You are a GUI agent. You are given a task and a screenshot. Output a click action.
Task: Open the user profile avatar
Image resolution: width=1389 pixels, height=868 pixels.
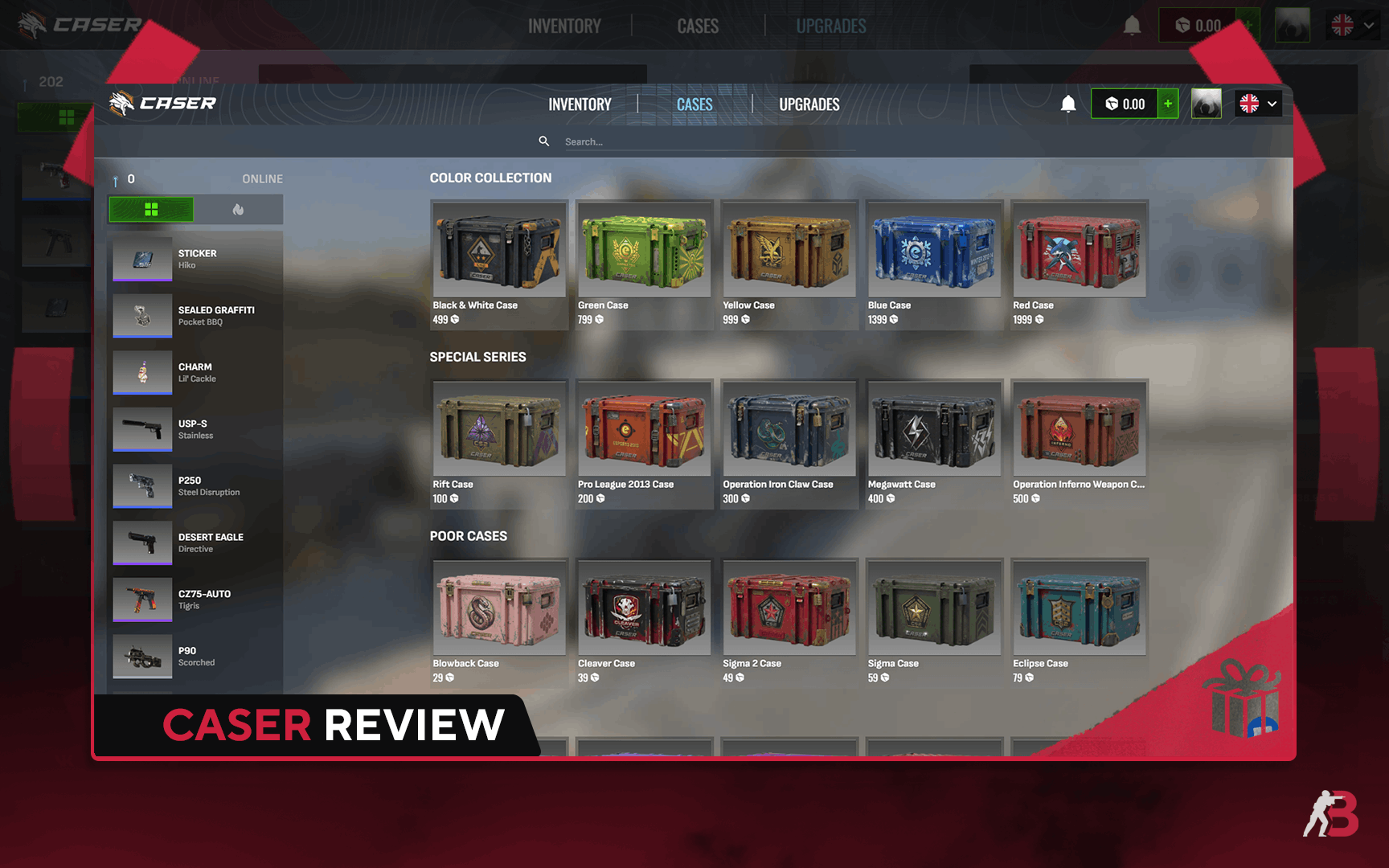[x=1206, y=104]
